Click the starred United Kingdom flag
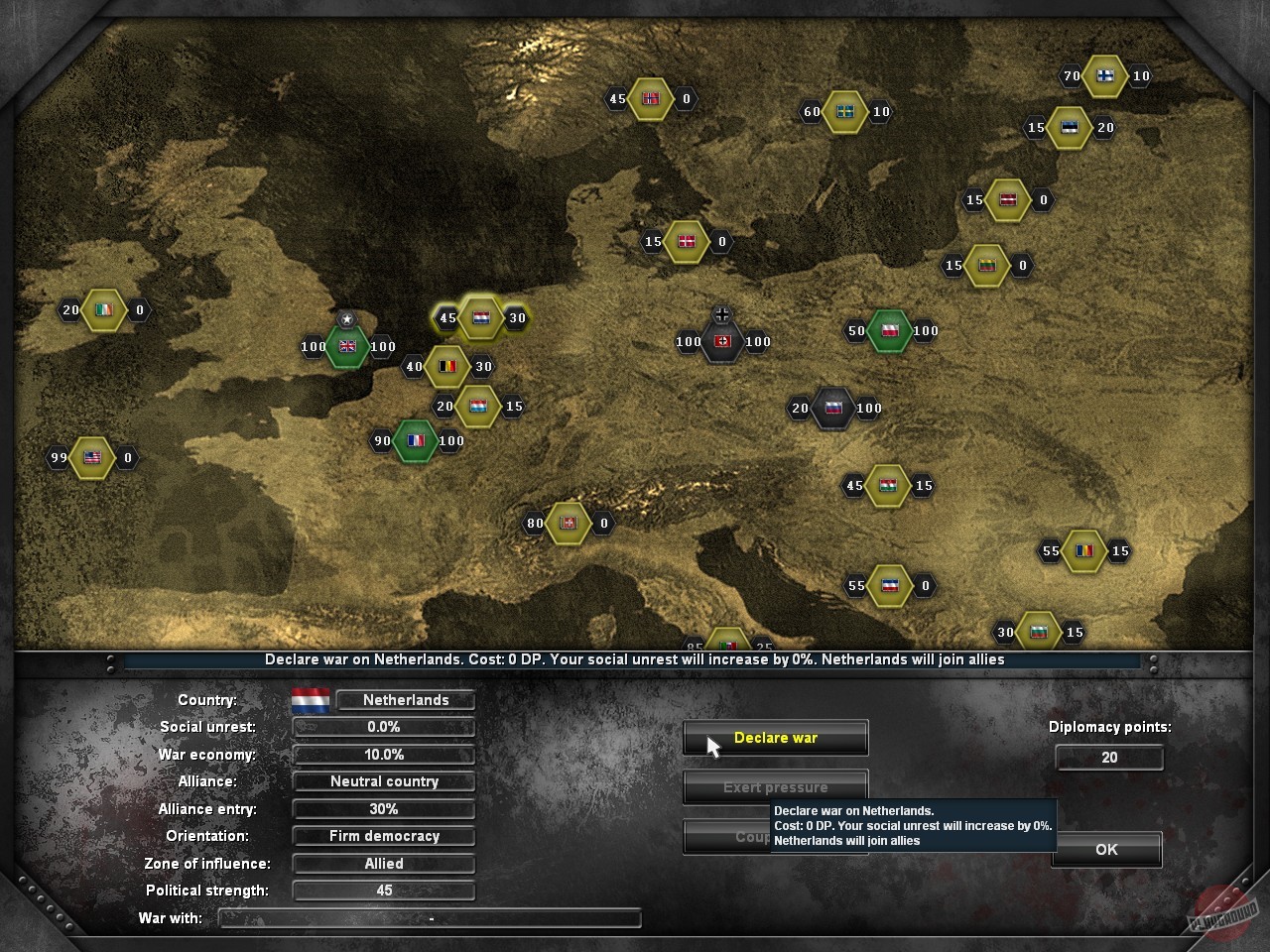 (x=346, y=348)
